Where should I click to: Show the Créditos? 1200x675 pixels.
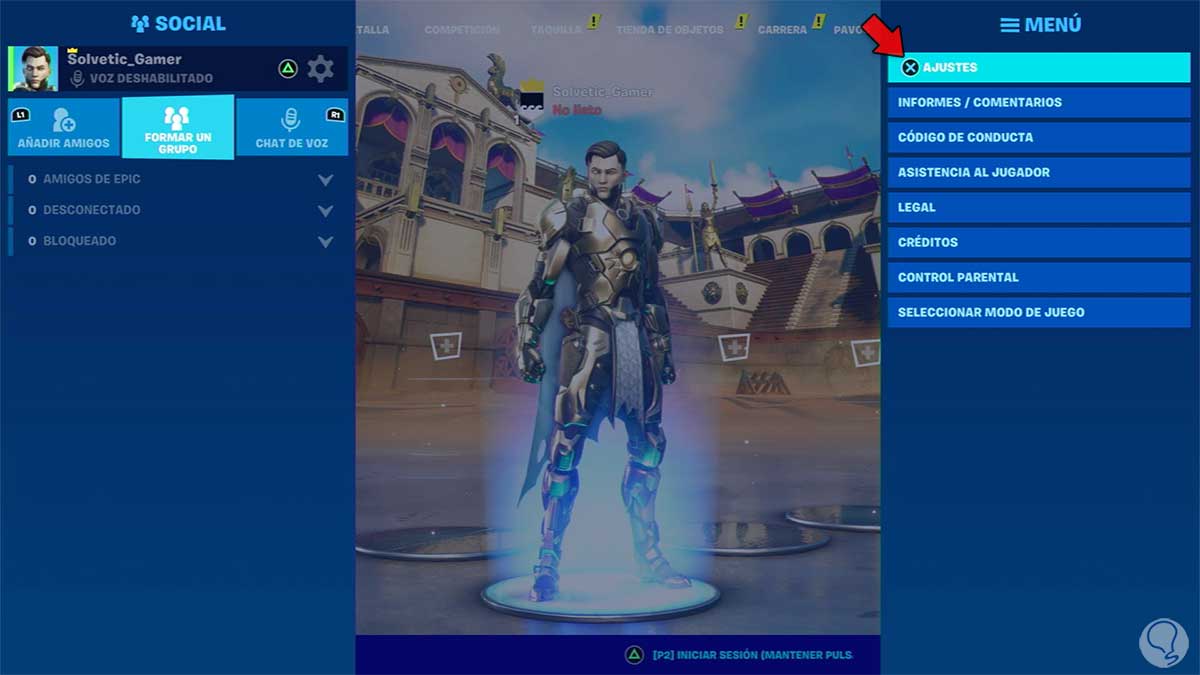[x=1038, y=242]
